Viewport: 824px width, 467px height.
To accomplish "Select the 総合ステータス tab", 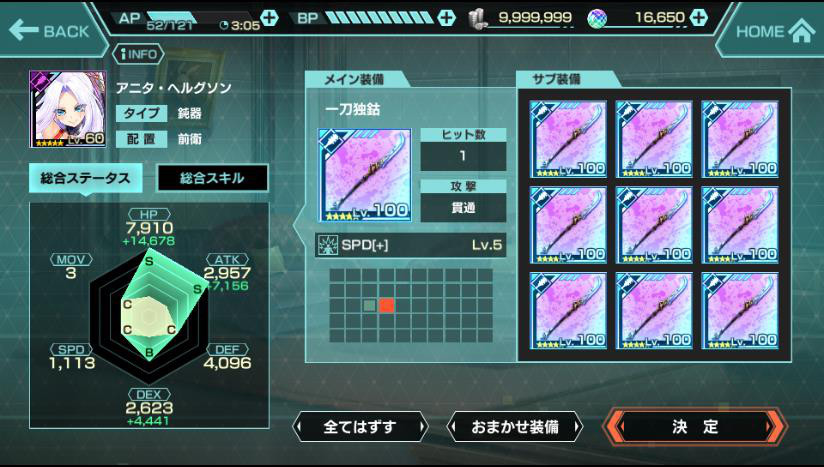I will [x=85, y=178].
